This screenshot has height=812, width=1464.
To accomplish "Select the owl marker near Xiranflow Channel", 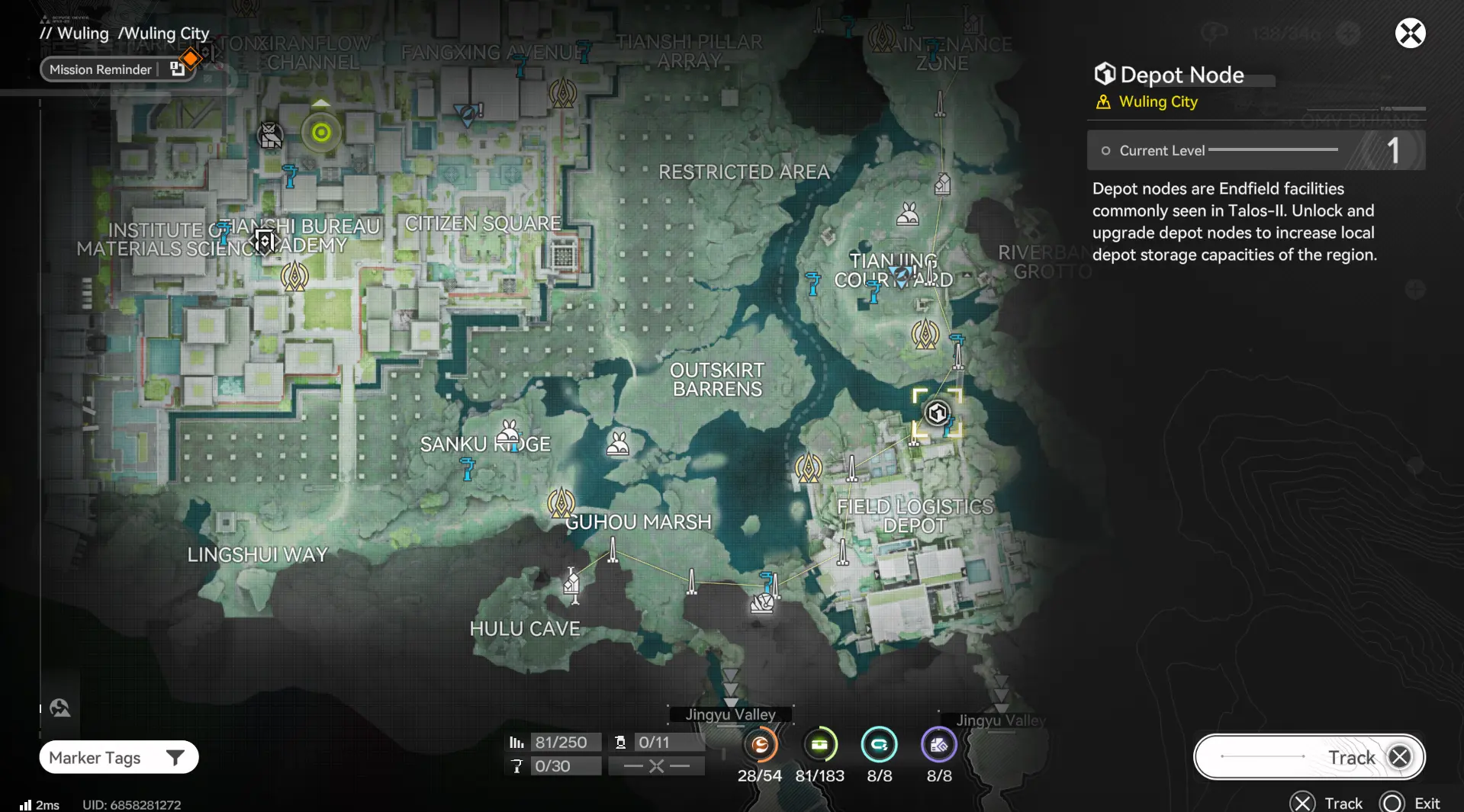I will coord(270,136).
